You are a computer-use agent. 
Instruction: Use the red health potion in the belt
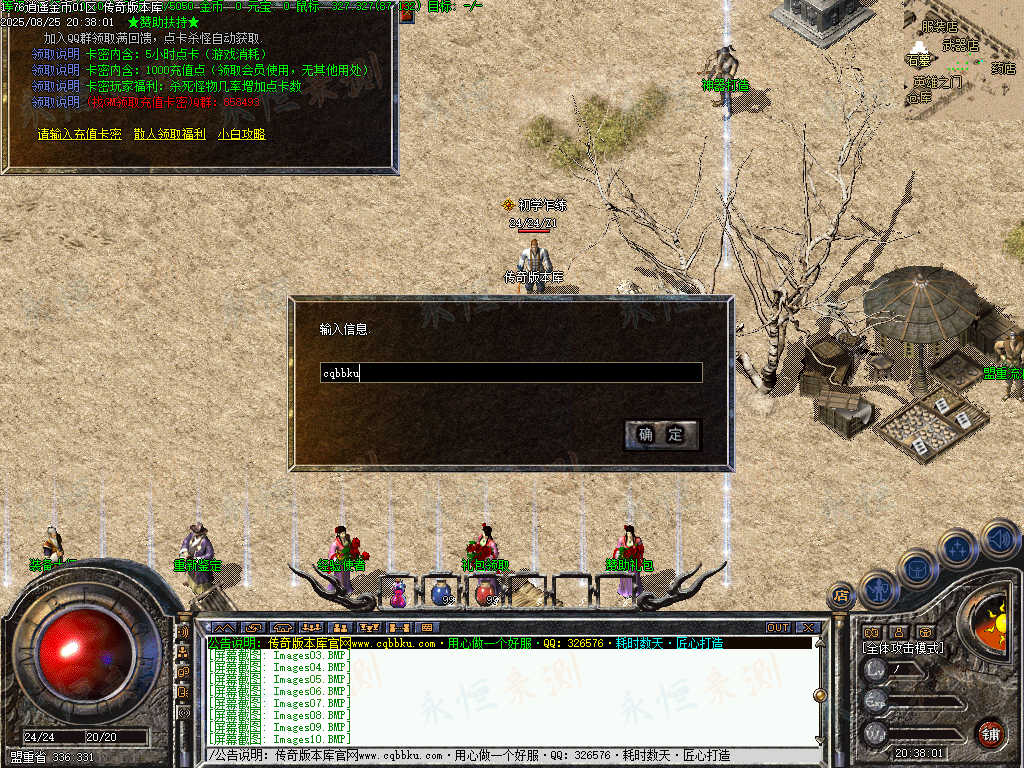(x=485, y=593)
